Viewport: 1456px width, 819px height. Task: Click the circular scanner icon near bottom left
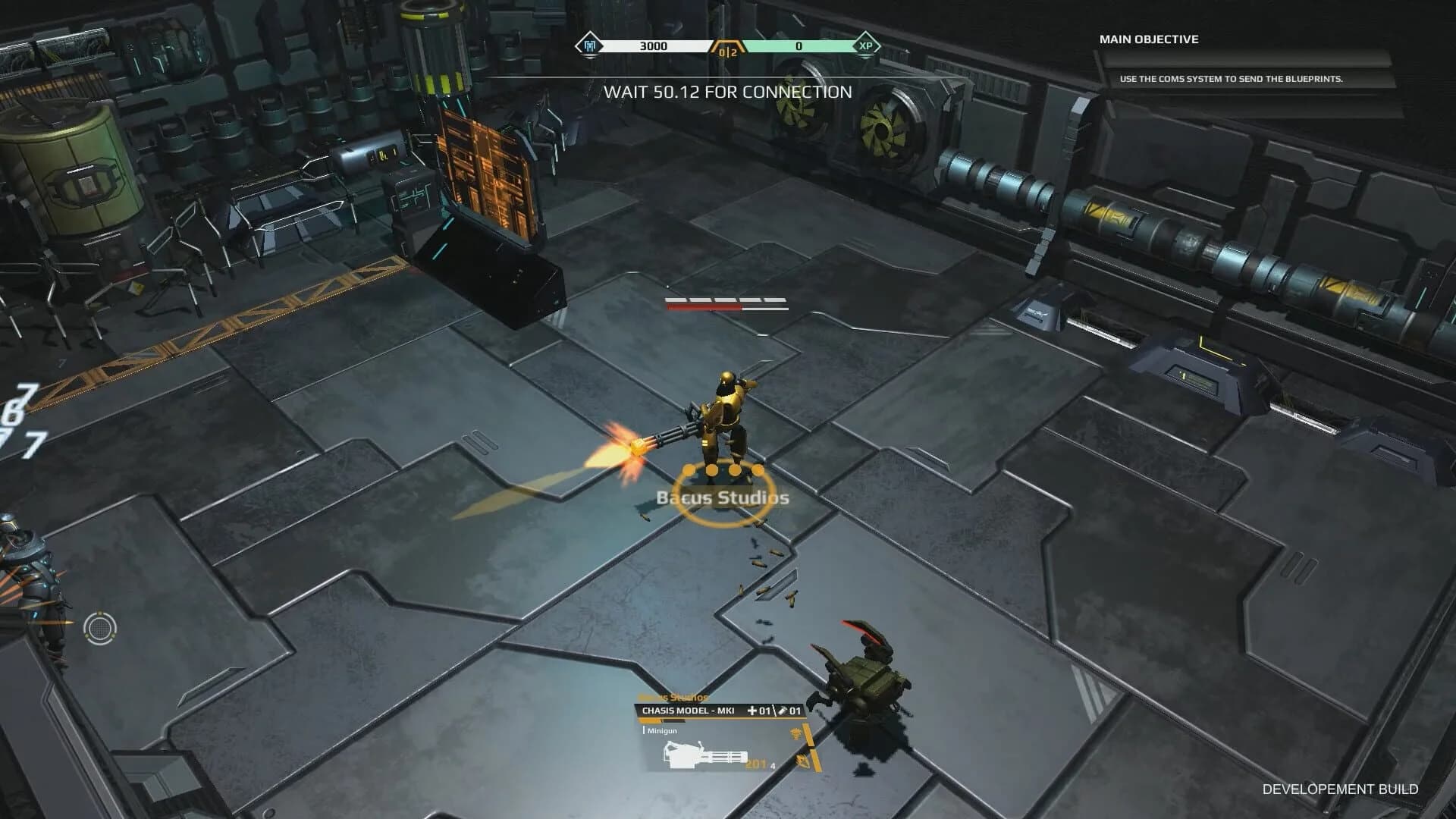click(x=99, y=628)
